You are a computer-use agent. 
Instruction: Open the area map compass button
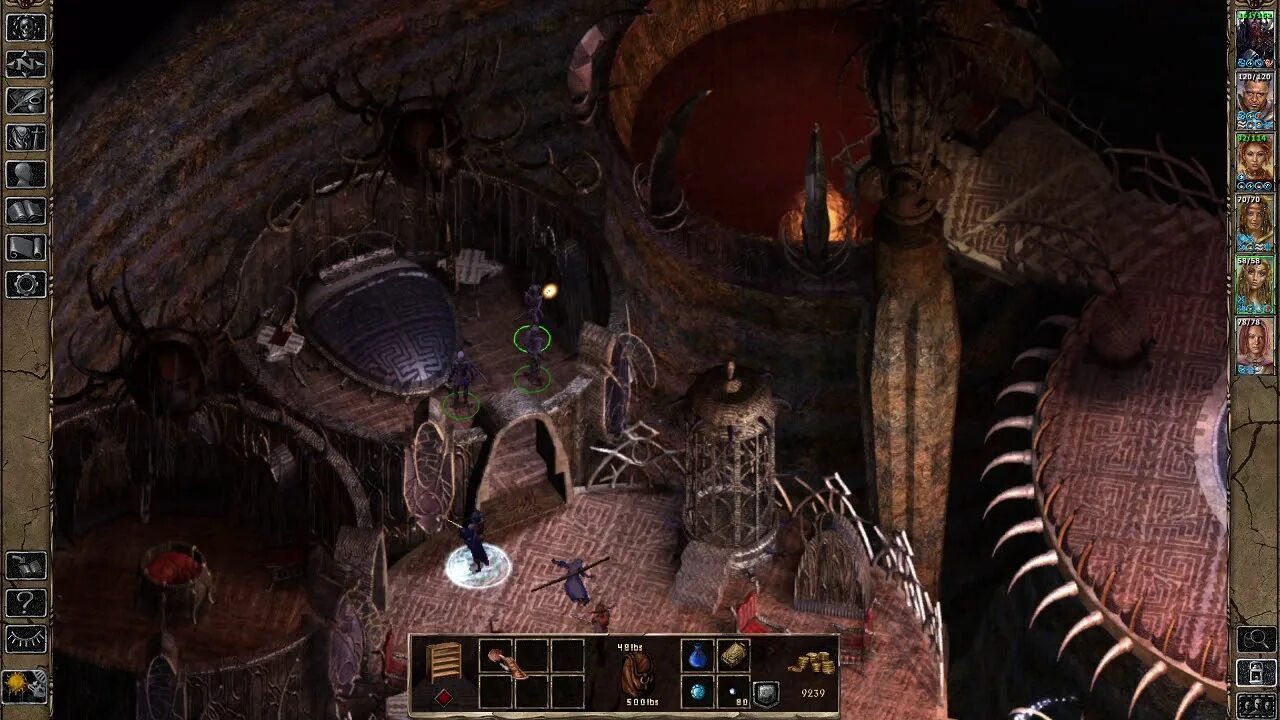coord(26,64)
